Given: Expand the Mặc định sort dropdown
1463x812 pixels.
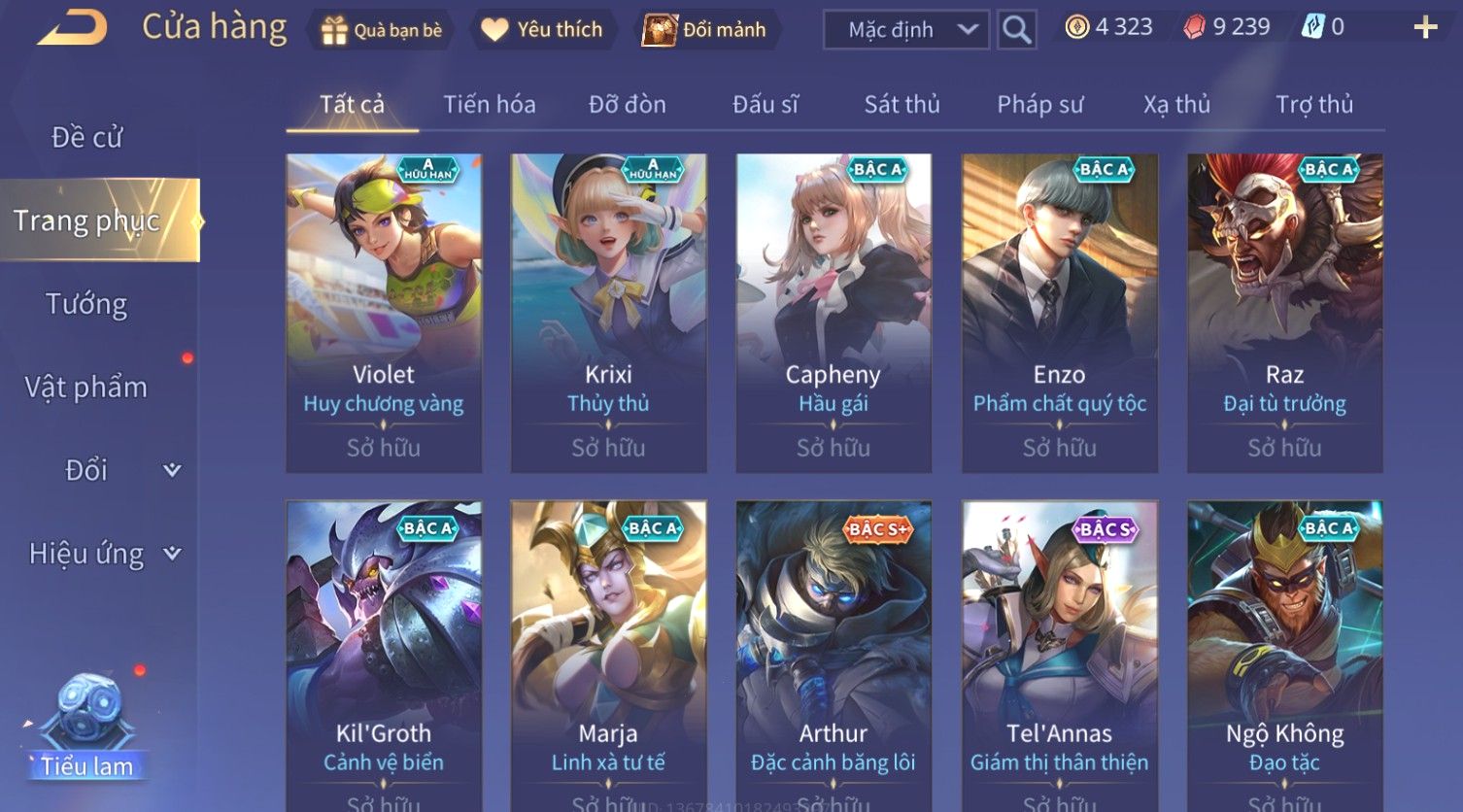Looking at the screenshot, I should point(905,30).
